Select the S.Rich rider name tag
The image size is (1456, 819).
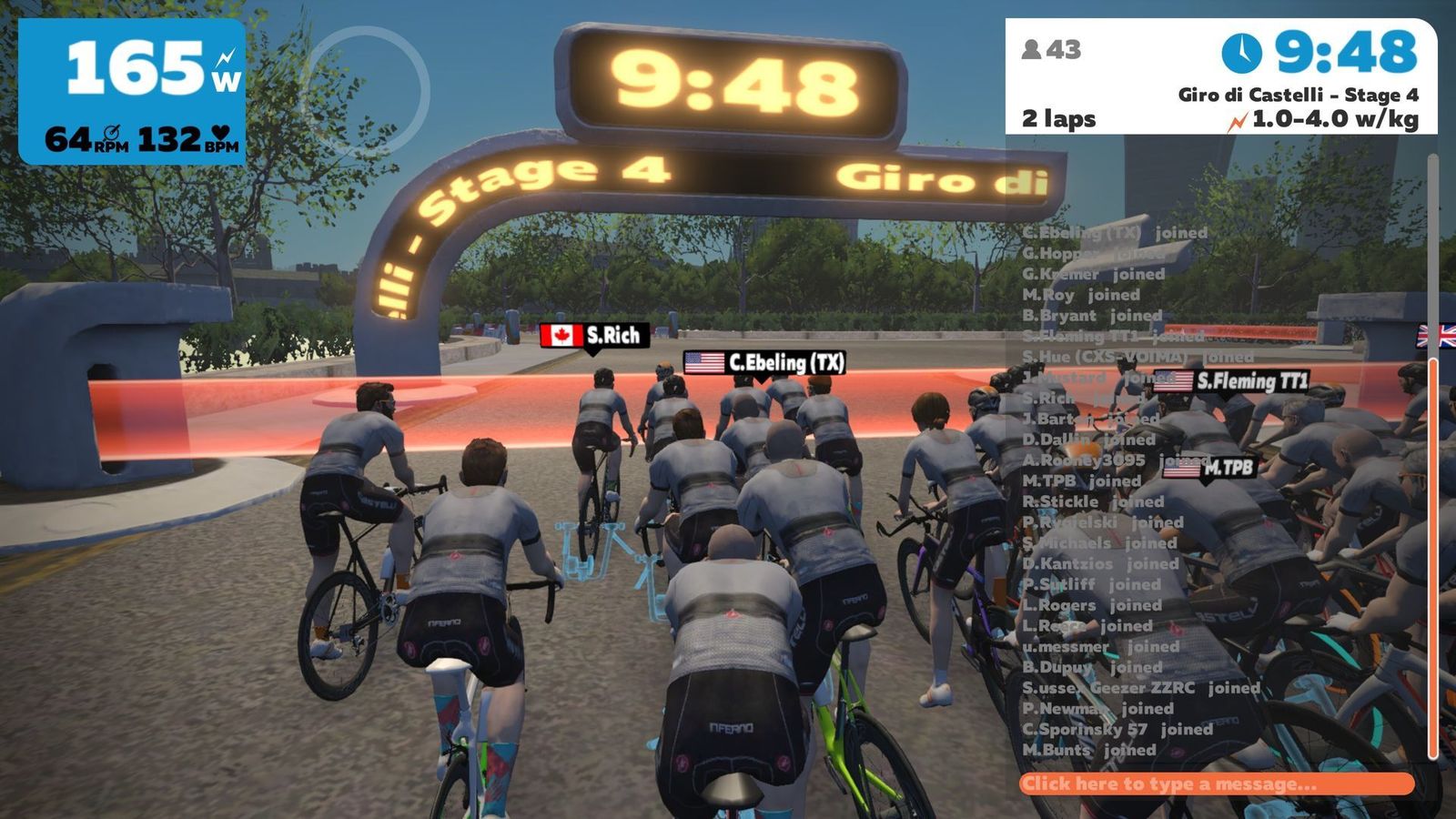594,336
